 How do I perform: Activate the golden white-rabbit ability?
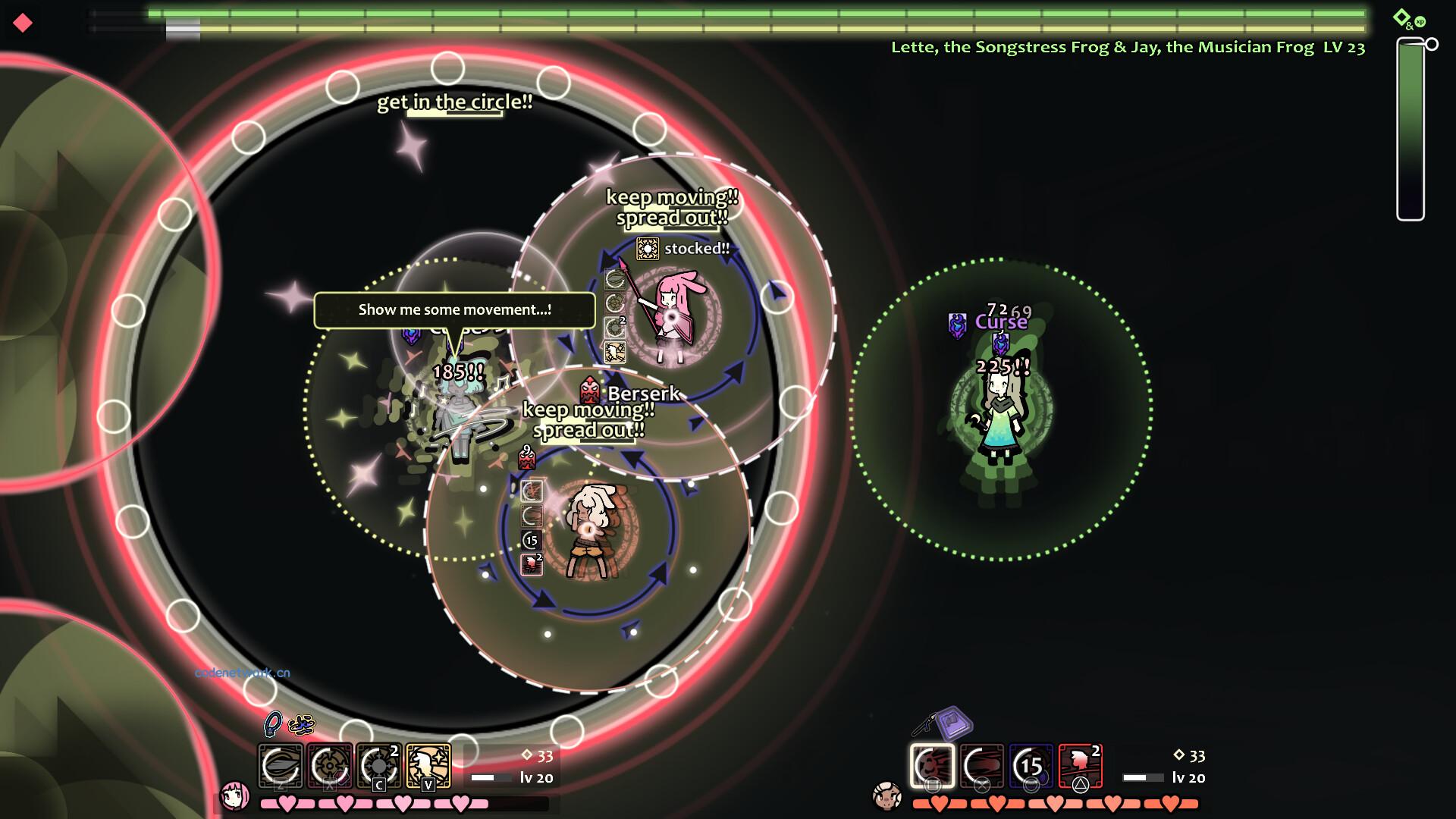click(x=428, y=765)
